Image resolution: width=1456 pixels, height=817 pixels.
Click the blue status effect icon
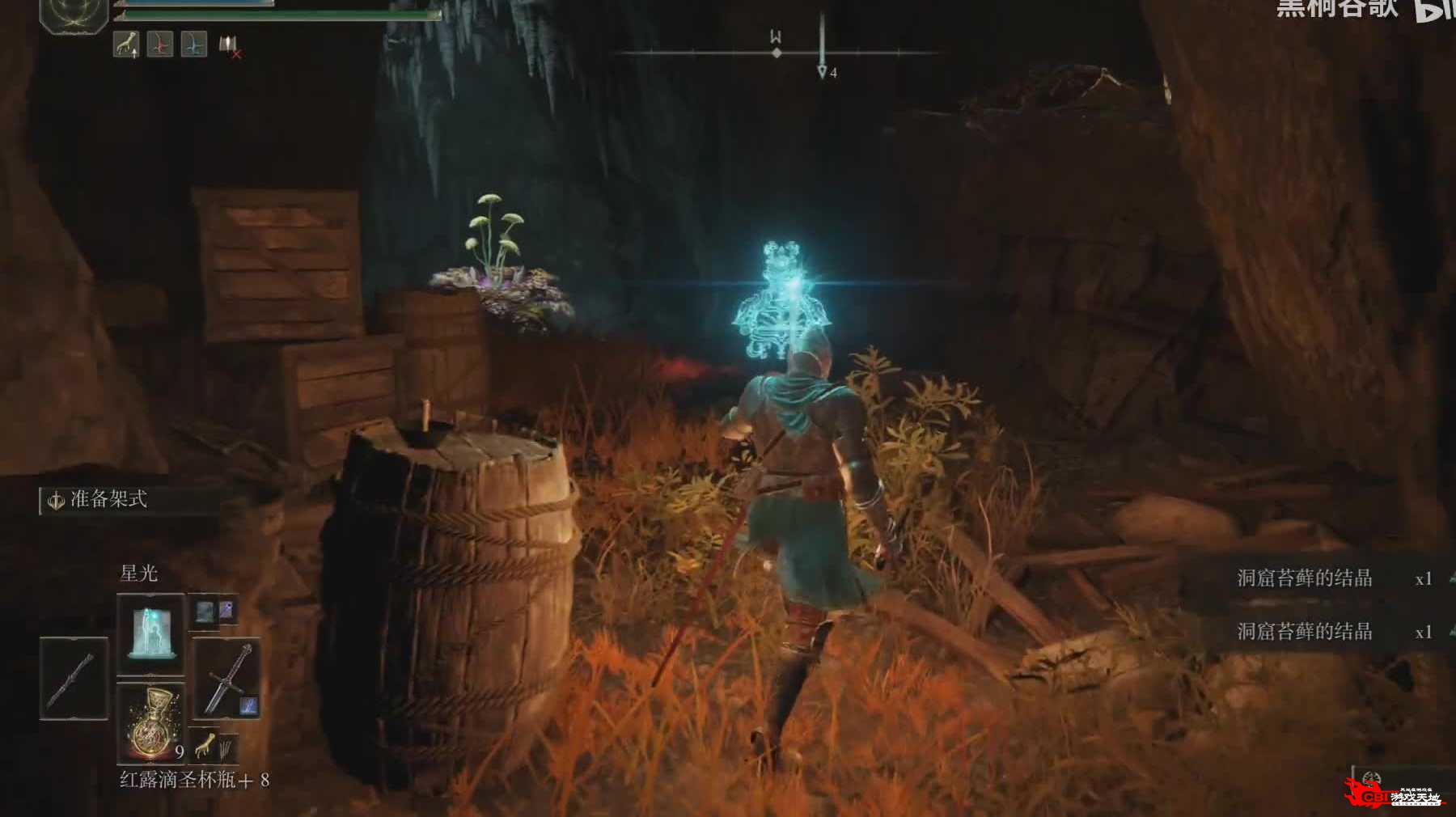pyautogui.click(x=193, y=44)
